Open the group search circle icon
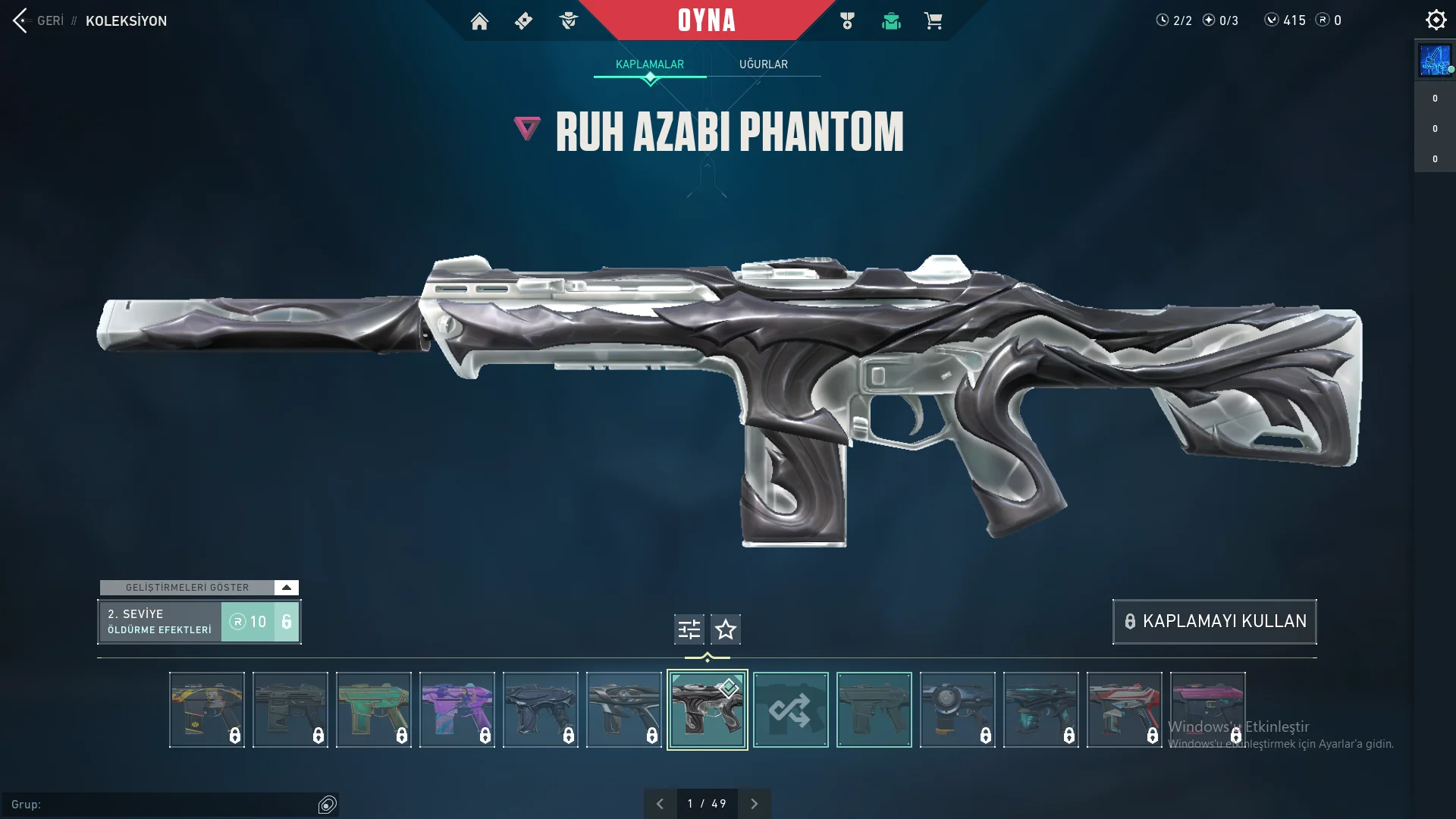1456x819 pixels. (328, 804)
